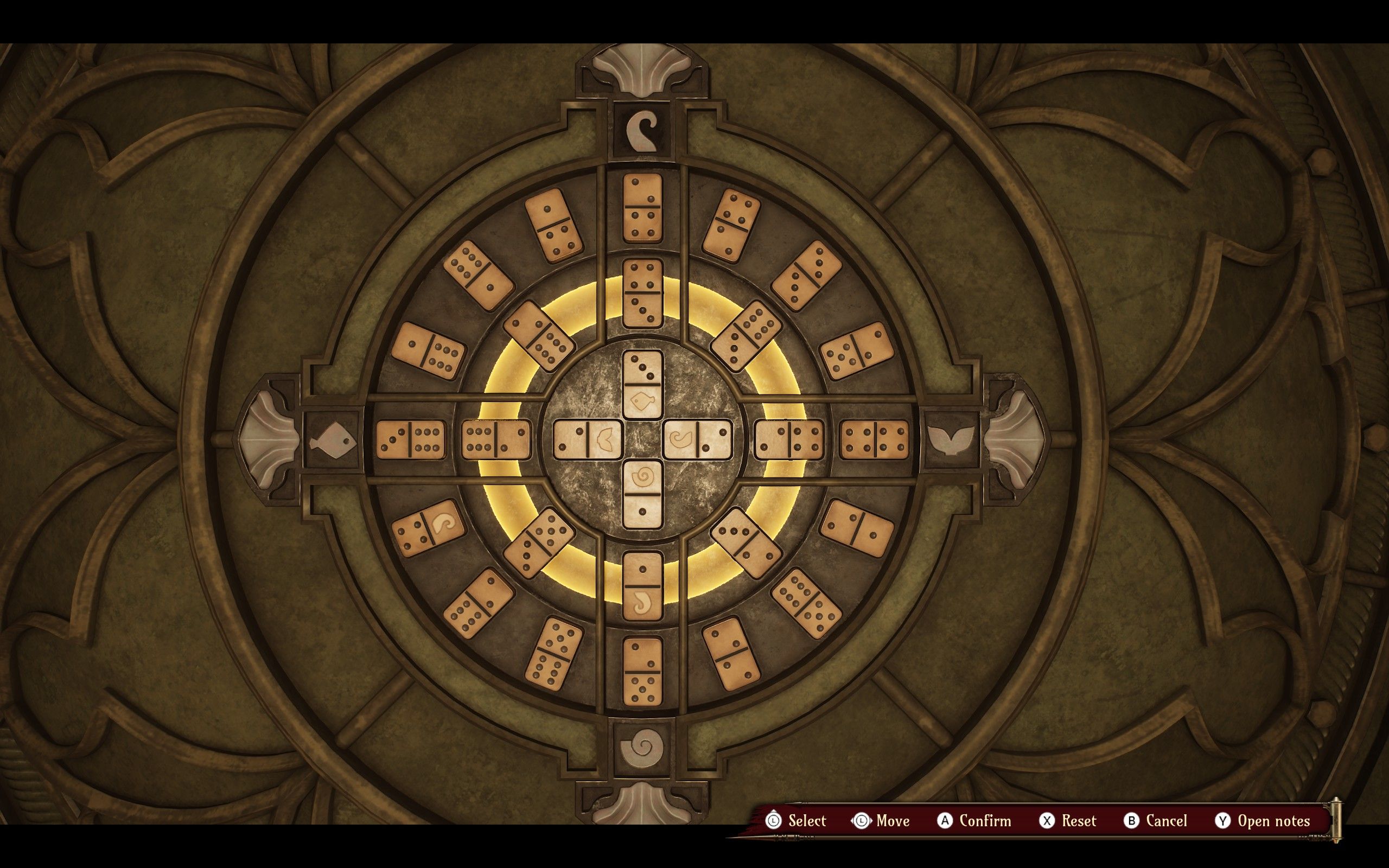Pick the spiral shell domino with one dot
The height and width of the screenshot is (868, 1389).
pos(642,494)
